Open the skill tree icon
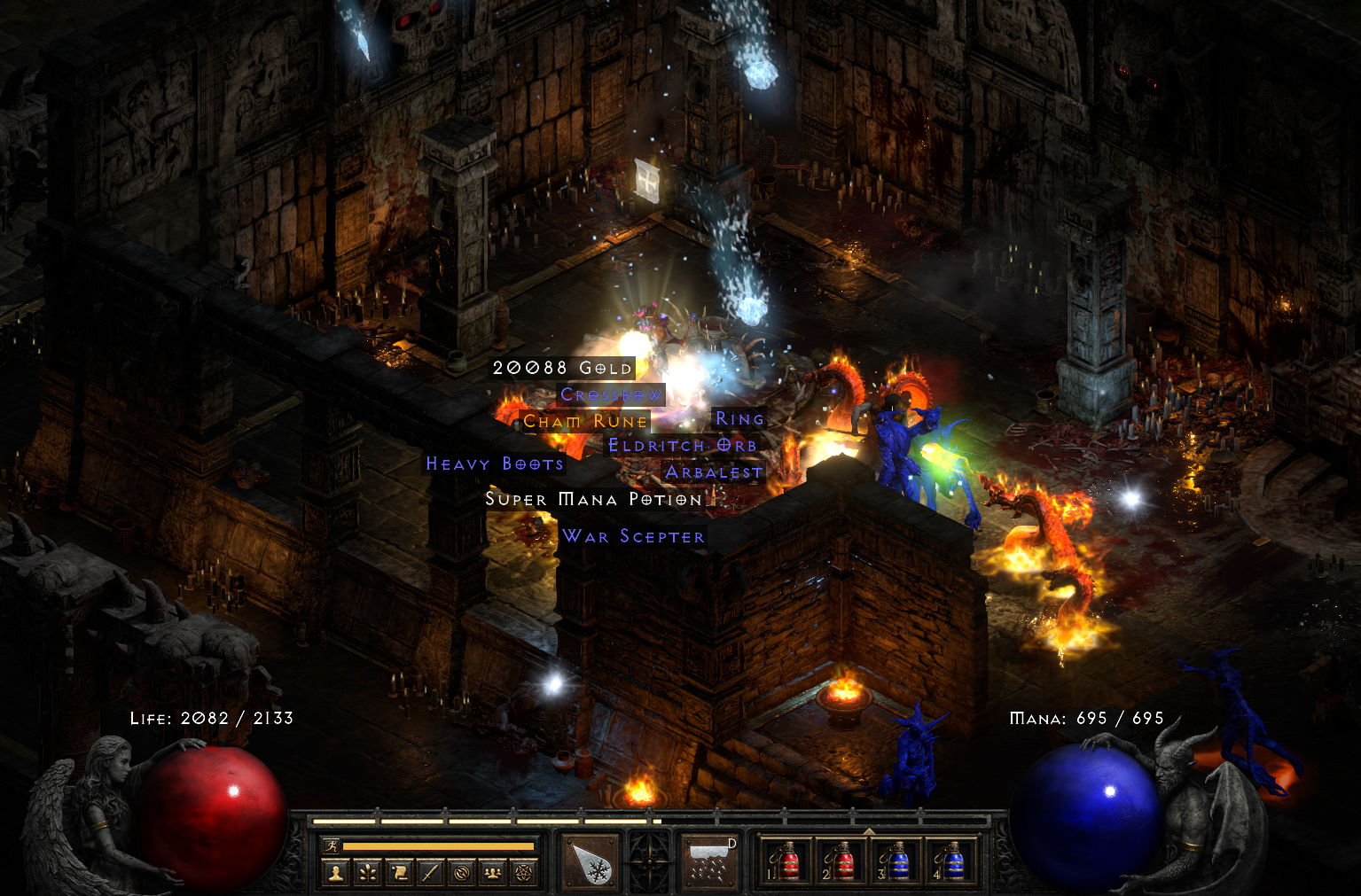1361x896 pixels. [x=368, y=874]
